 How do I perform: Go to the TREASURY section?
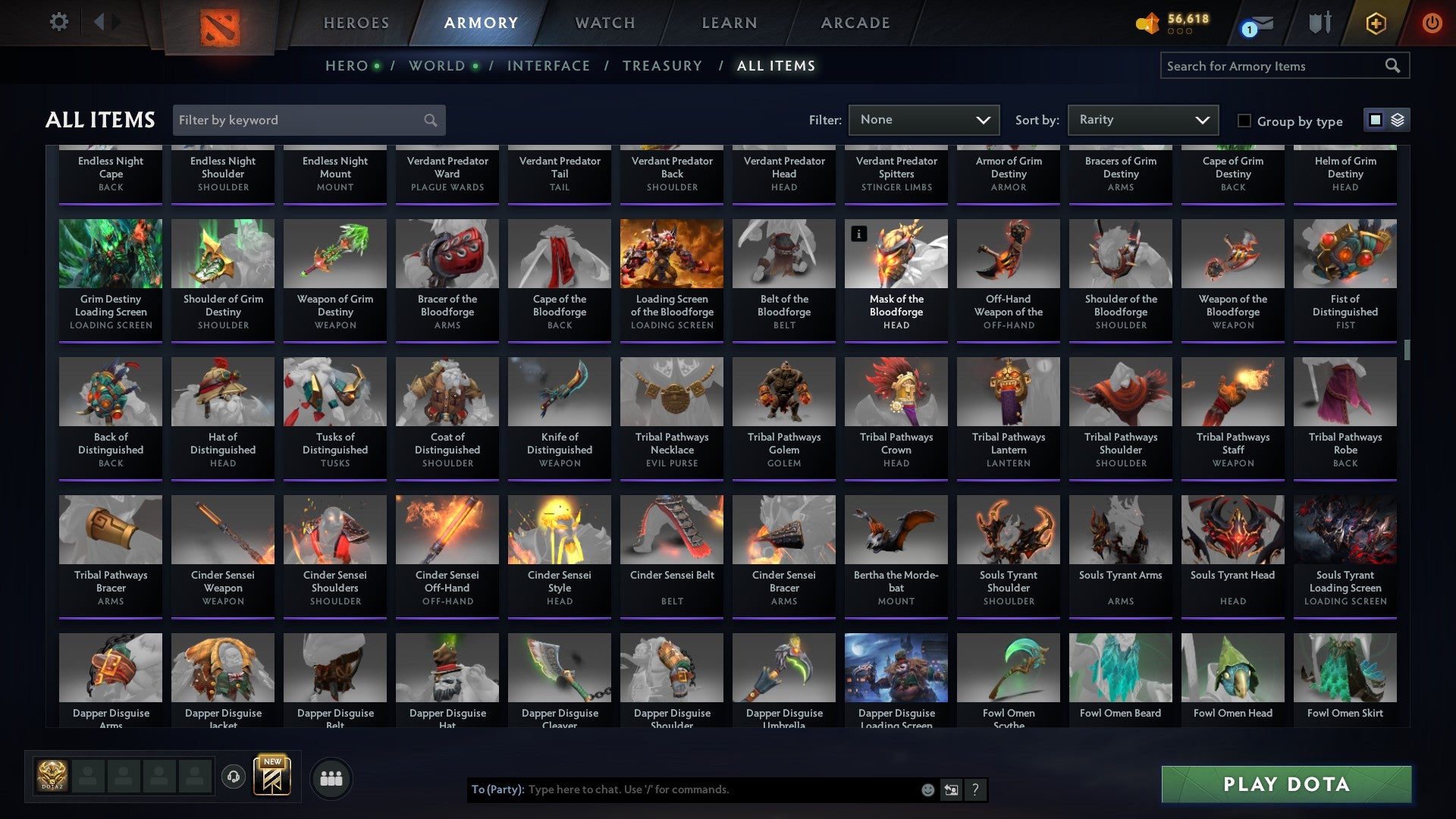point(661,65)
